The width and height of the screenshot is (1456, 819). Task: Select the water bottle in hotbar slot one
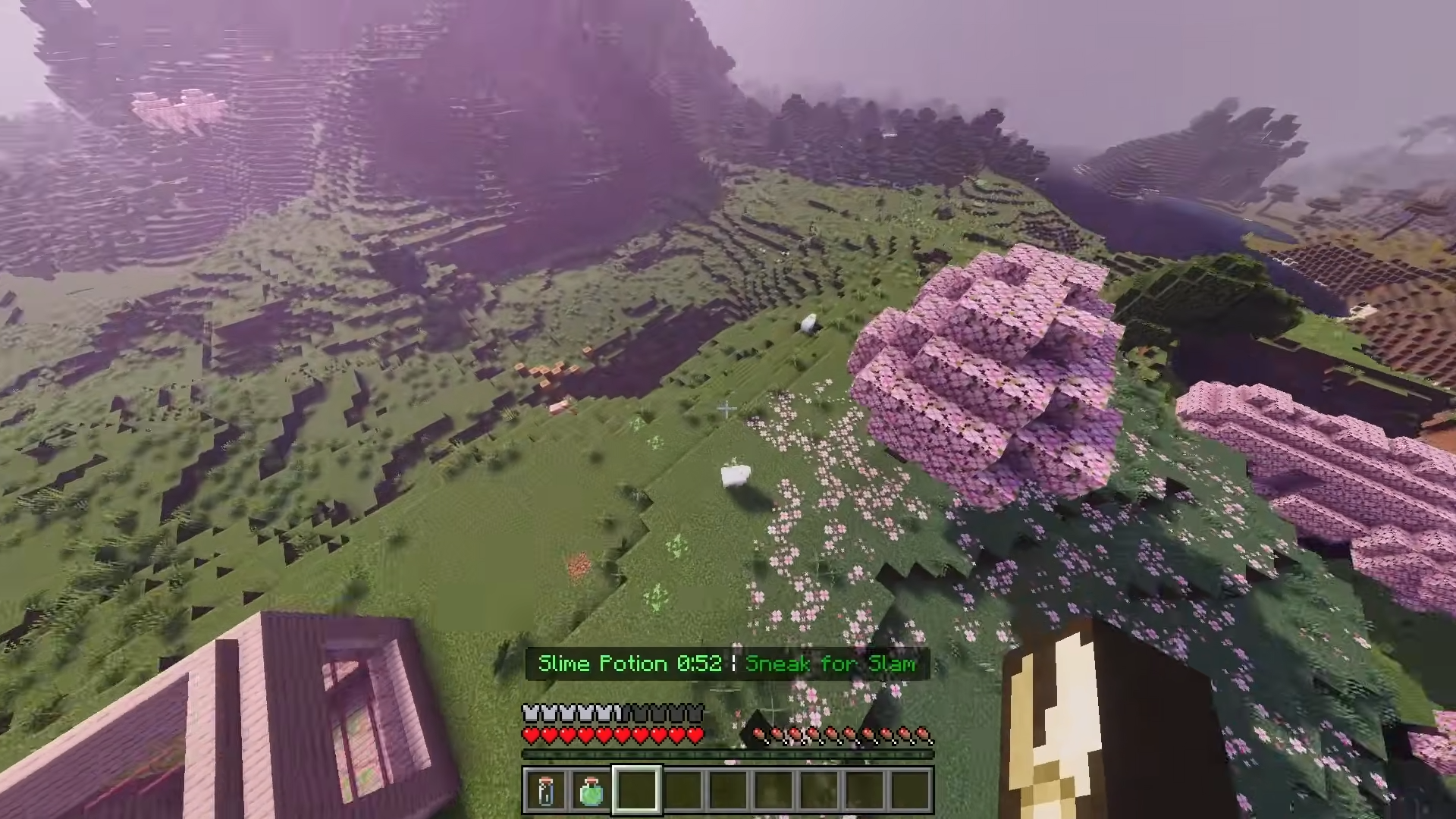pos(548,791)
